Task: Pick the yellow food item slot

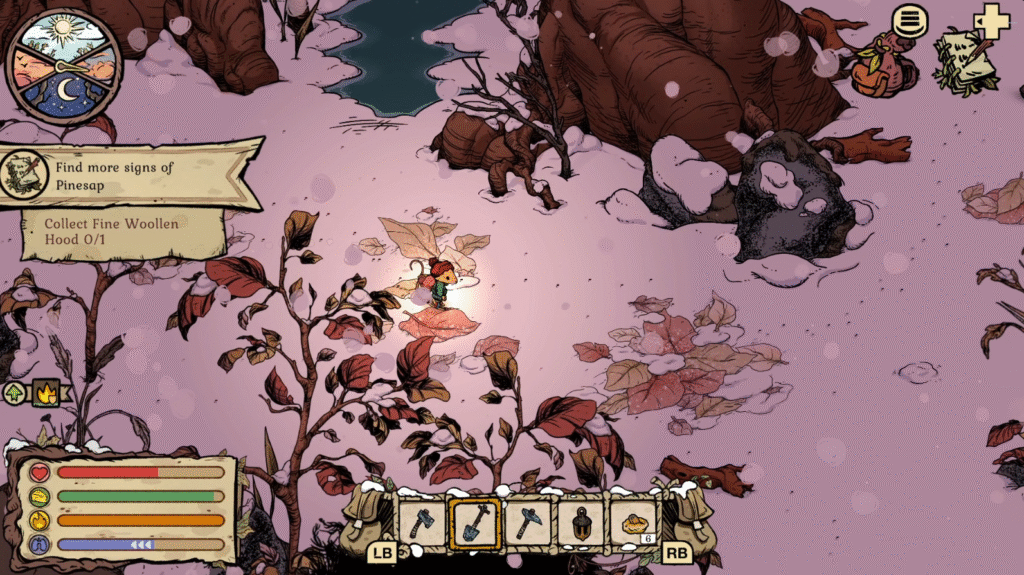Action: [634, 522]
